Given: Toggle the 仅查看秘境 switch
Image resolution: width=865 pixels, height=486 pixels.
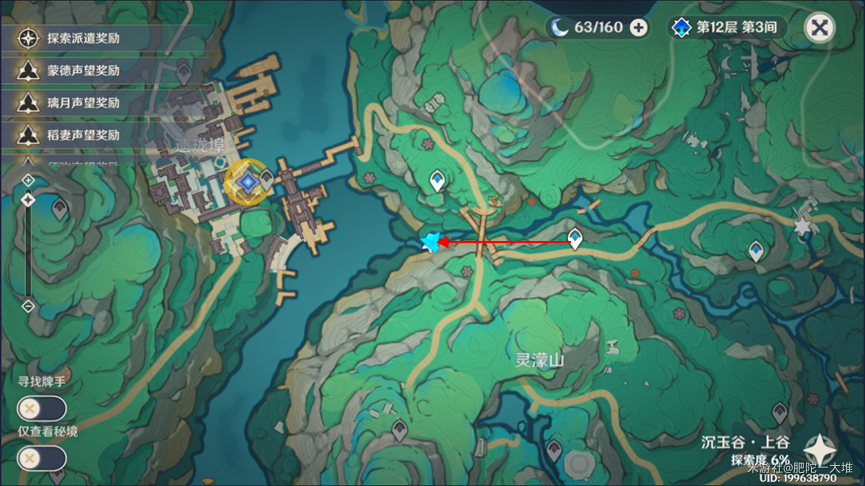Looking at the screenshot, I should (41, 458).
